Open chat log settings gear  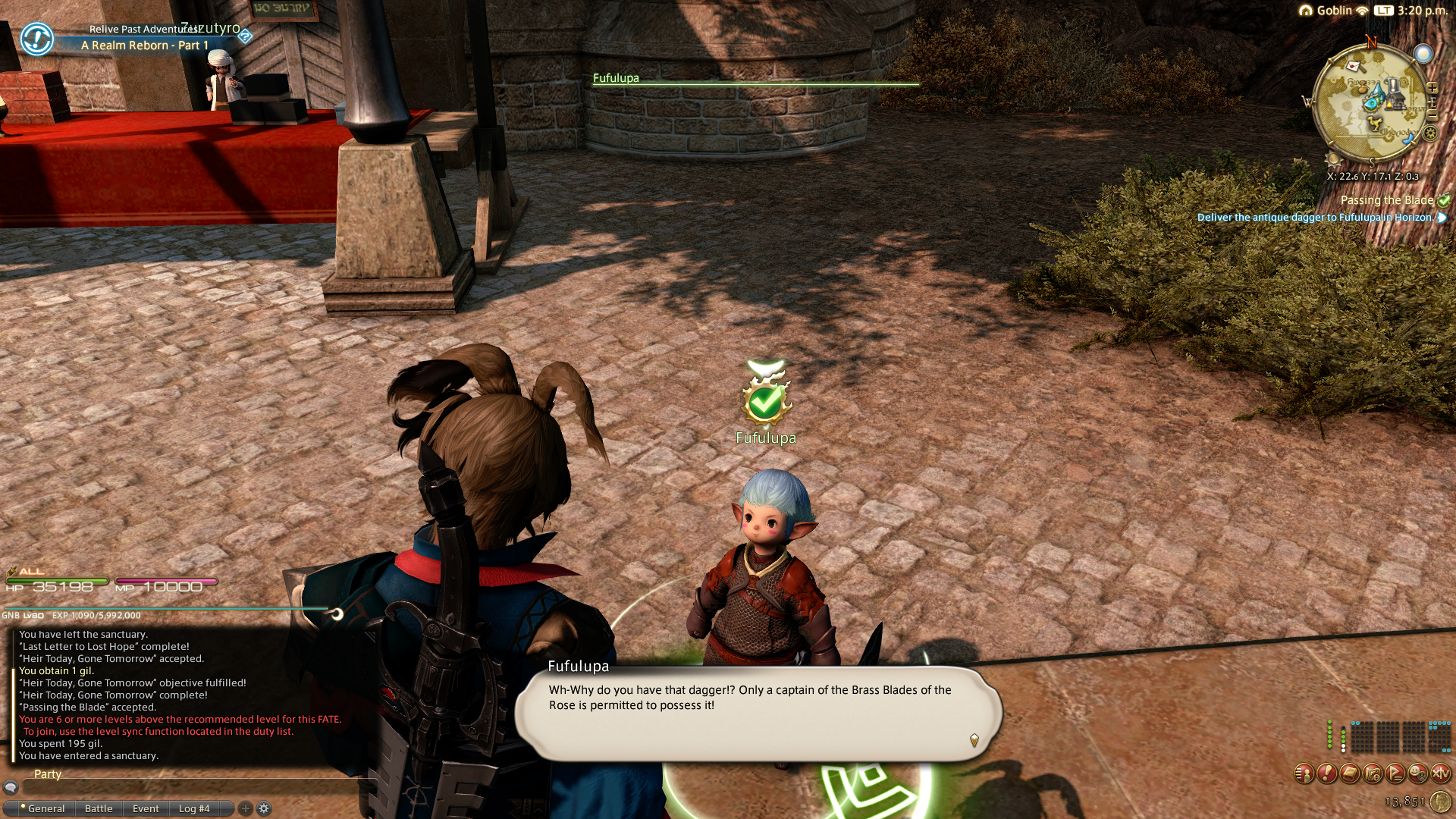264,808
